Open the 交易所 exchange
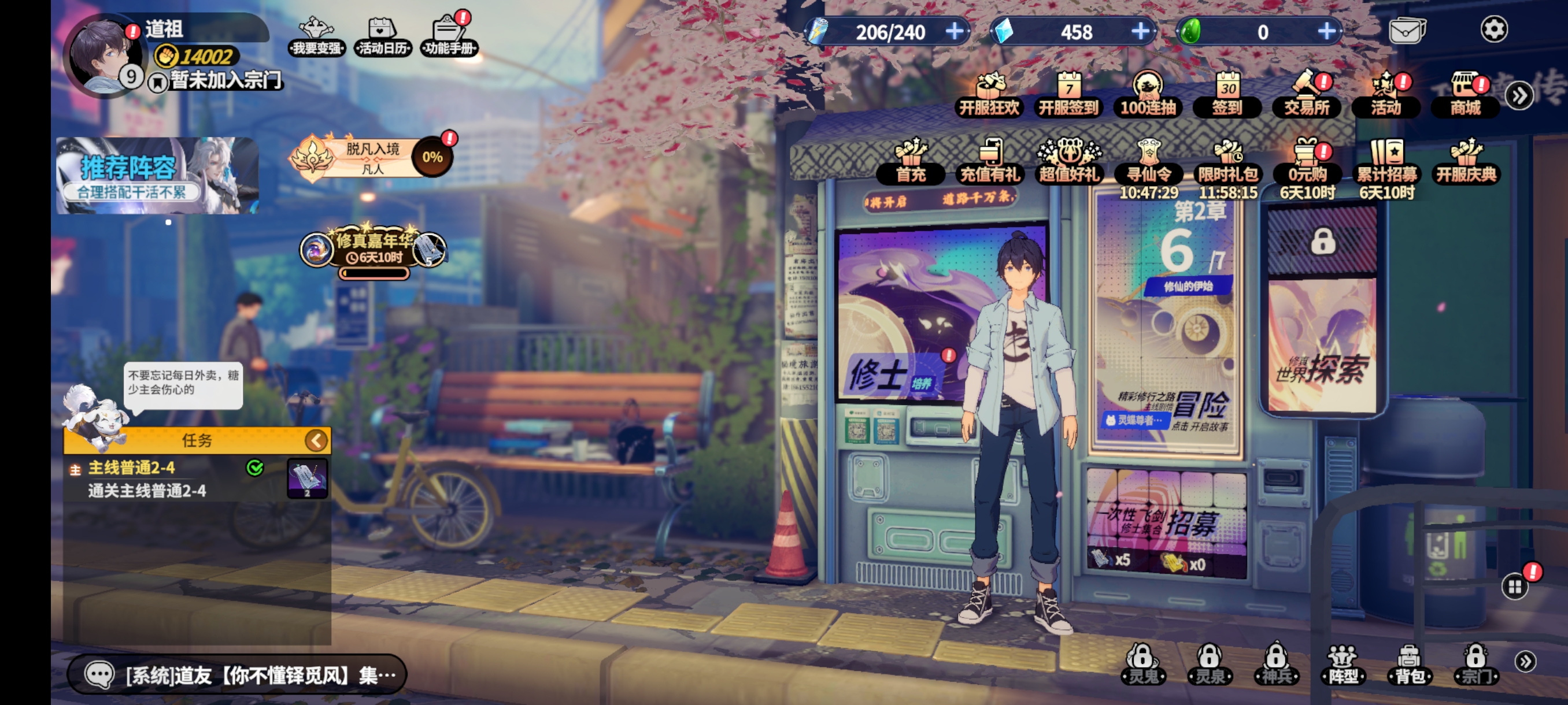The image size is (1568, 705). tap(1306, 95)
